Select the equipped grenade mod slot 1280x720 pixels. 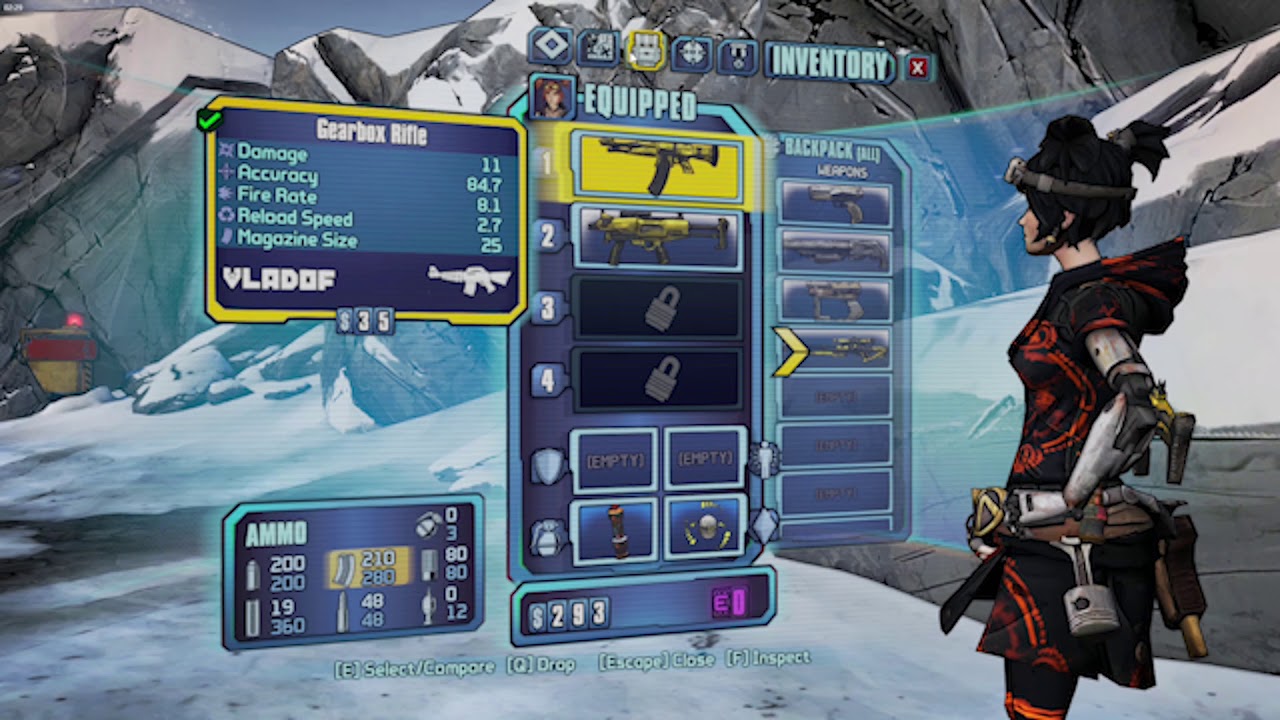pos(614,528)
